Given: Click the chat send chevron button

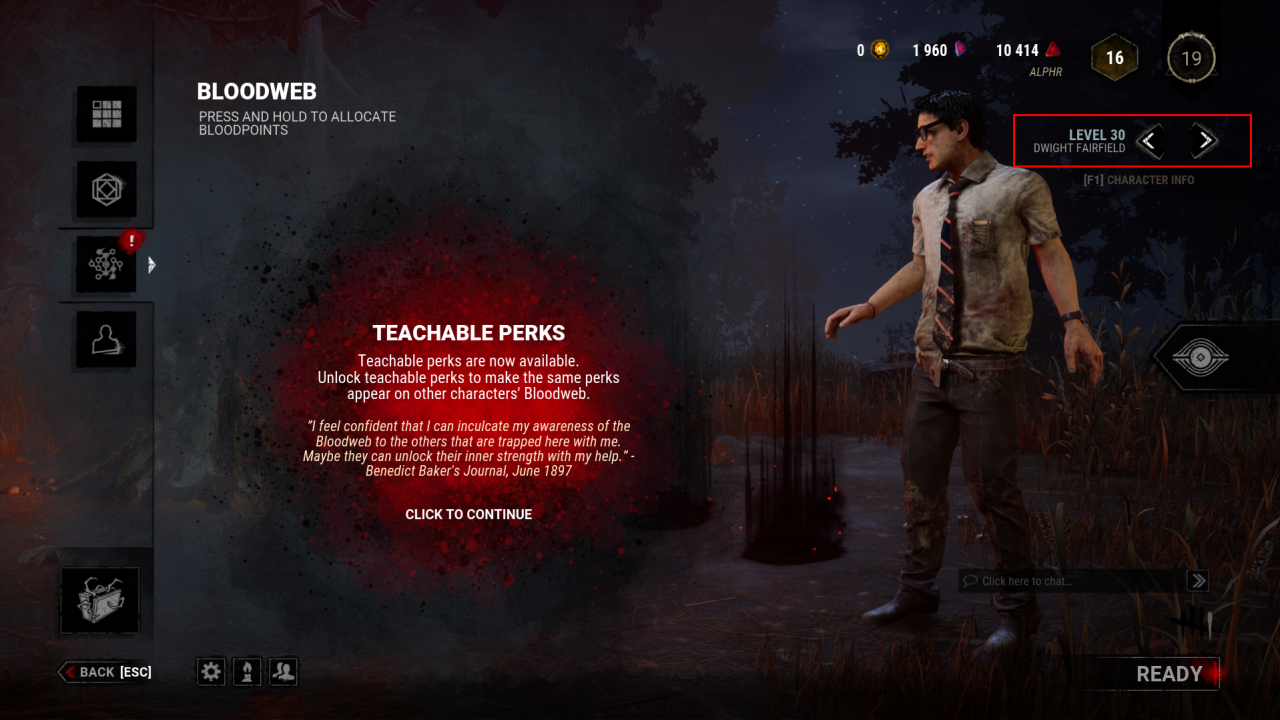Looking at the screenshot, I should 1197,580.
